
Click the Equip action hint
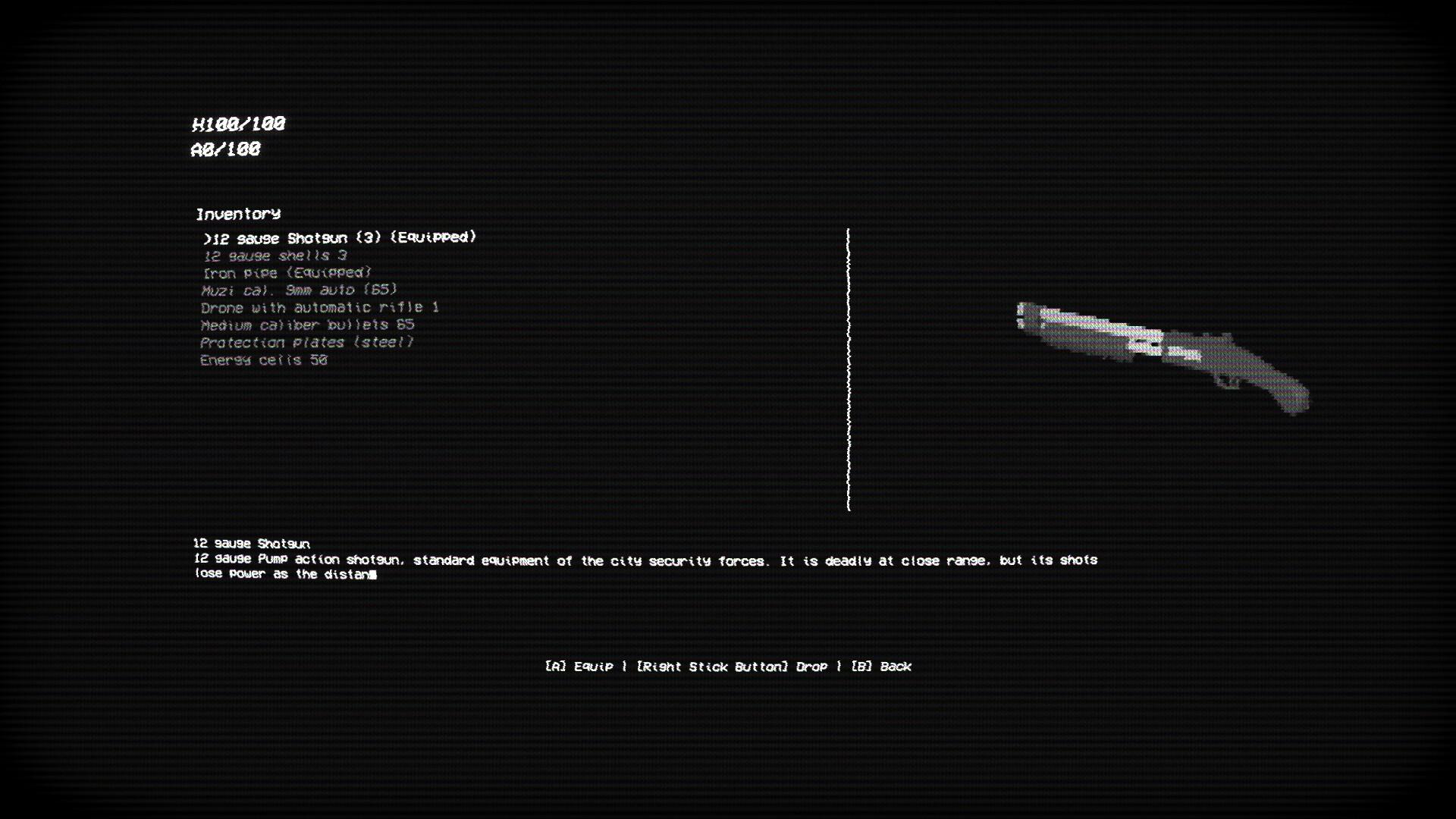pos(581,667)
